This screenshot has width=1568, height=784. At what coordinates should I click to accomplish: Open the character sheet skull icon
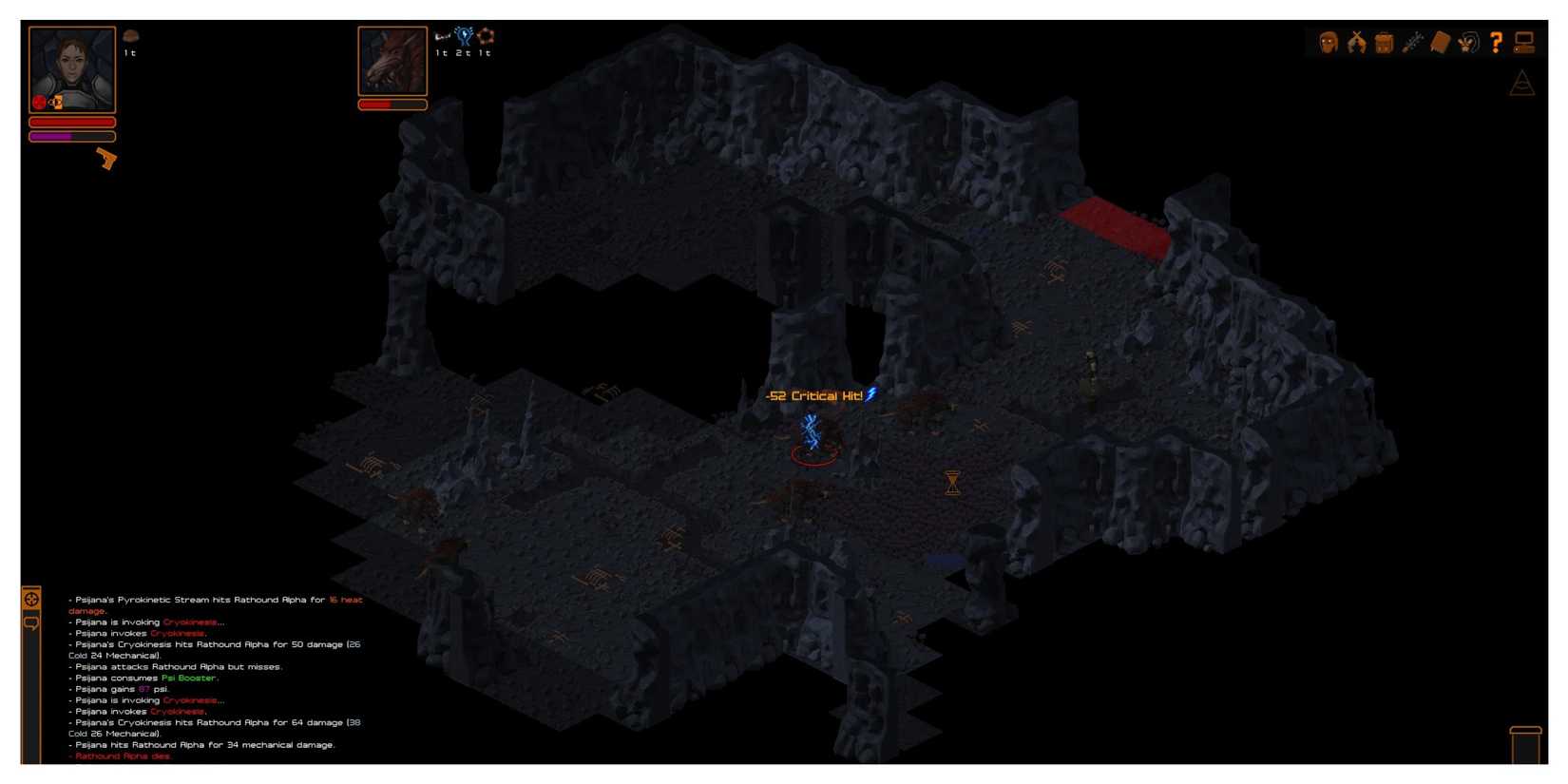click(x=1328, y=42)
